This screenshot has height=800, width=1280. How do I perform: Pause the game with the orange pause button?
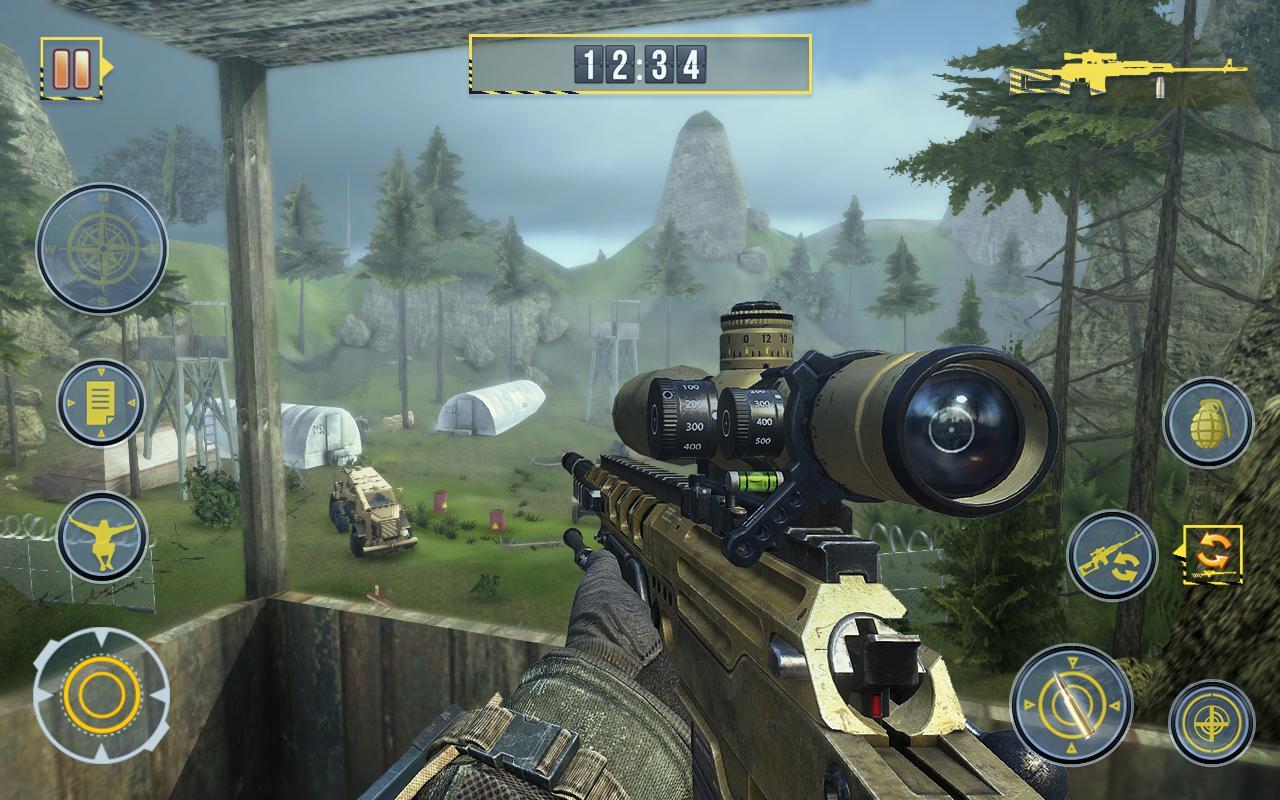(72, 67)
